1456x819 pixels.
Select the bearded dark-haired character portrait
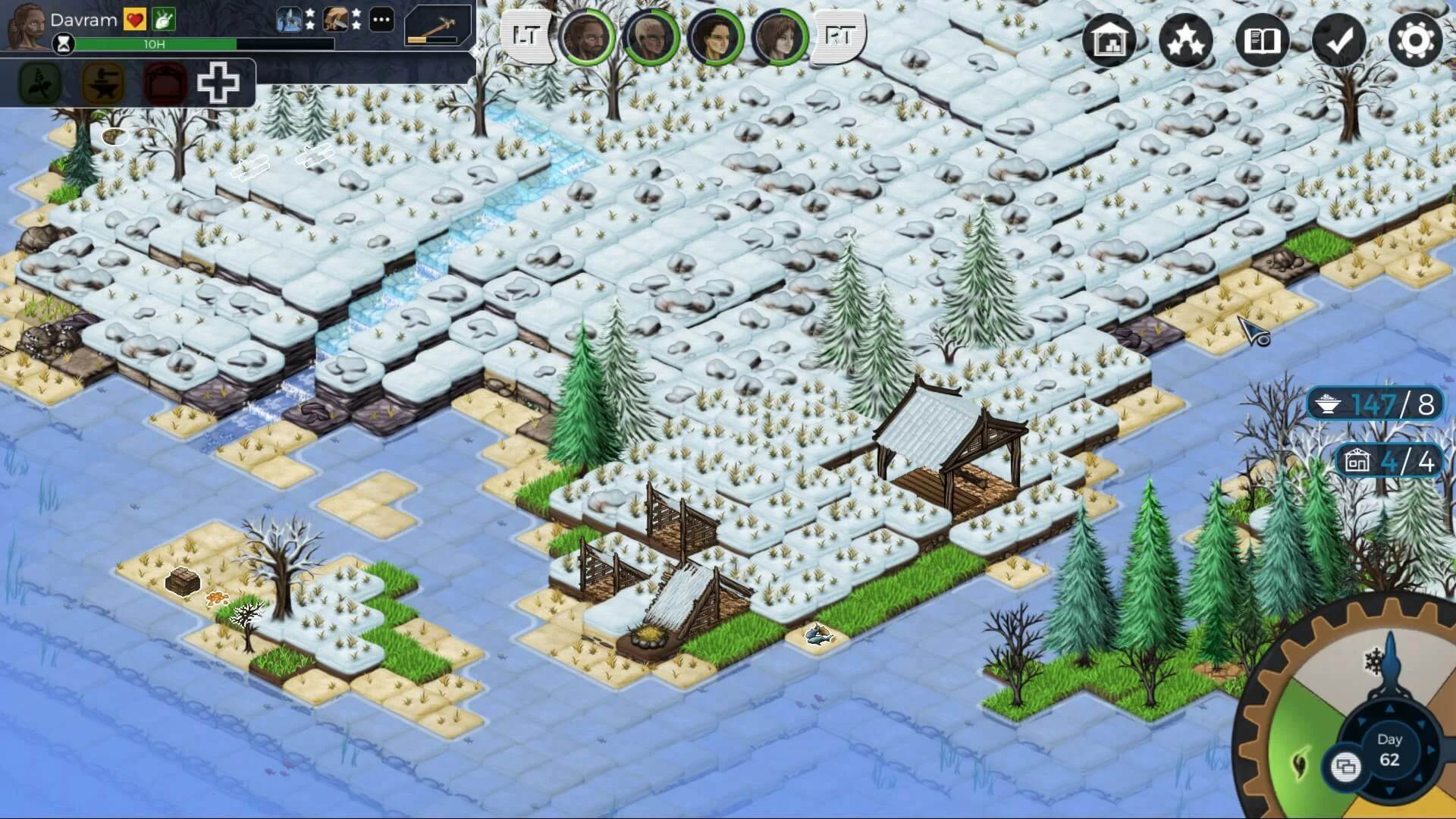pyautogui.click(x=586, y=36)
